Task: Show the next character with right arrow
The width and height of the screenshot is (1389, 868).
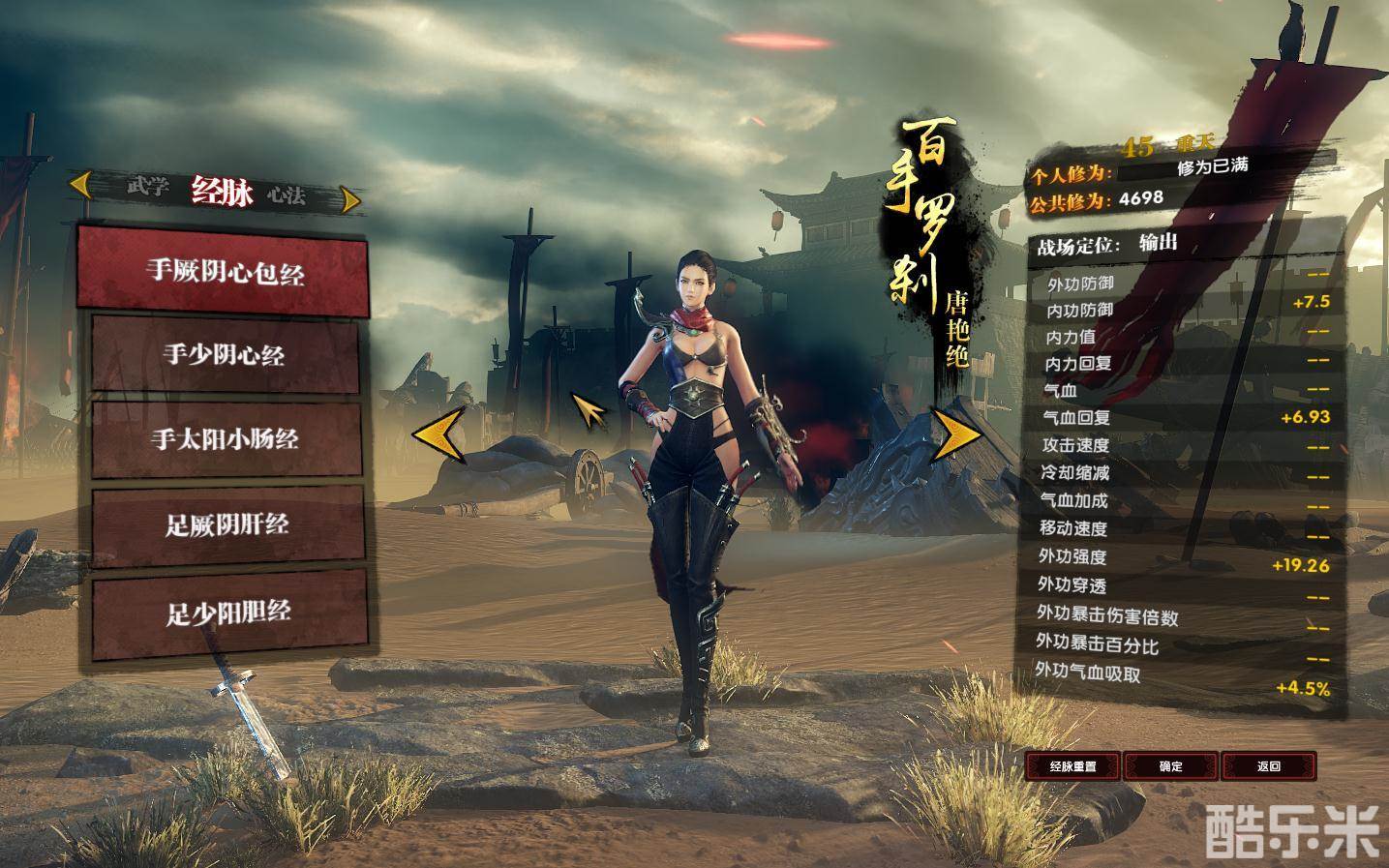Action: tap(954, 434)
